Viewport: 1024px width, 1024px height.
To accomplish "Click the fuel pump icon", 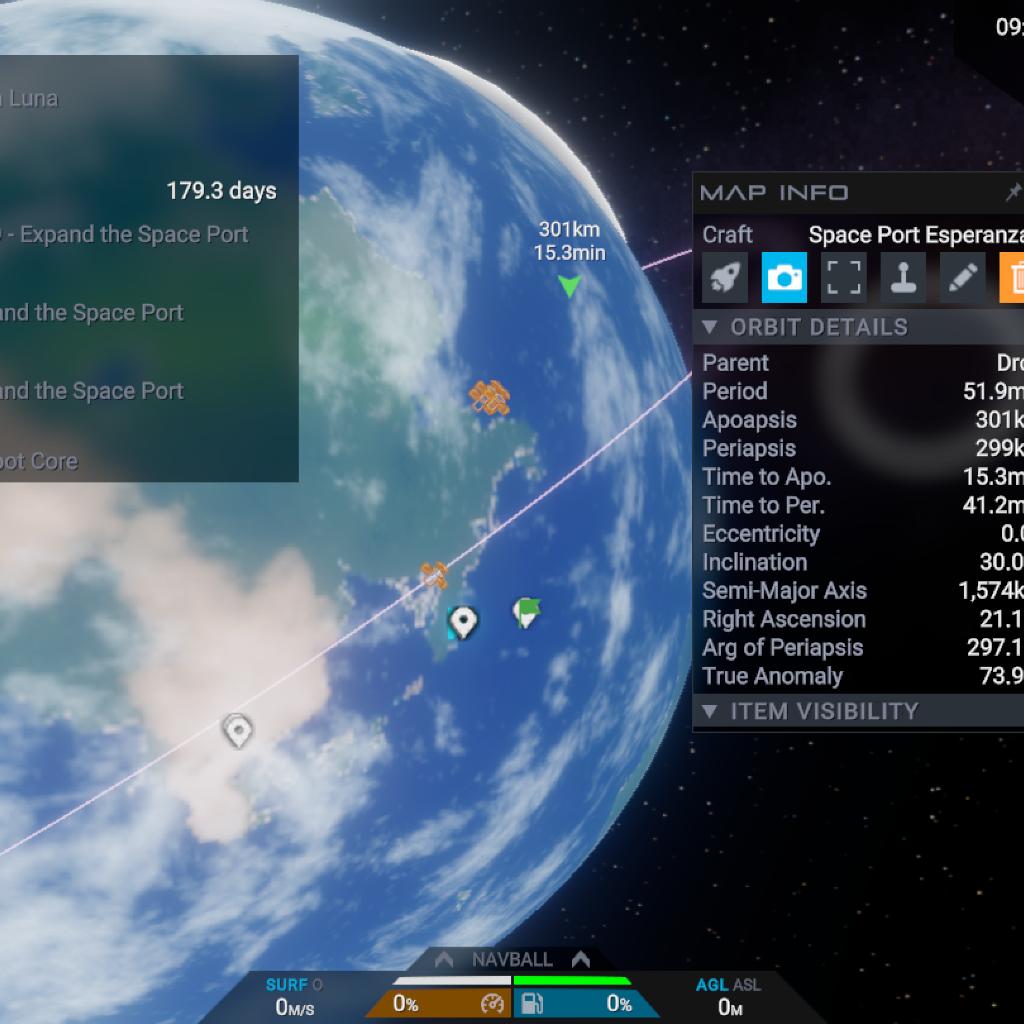I will (534, 1003).
